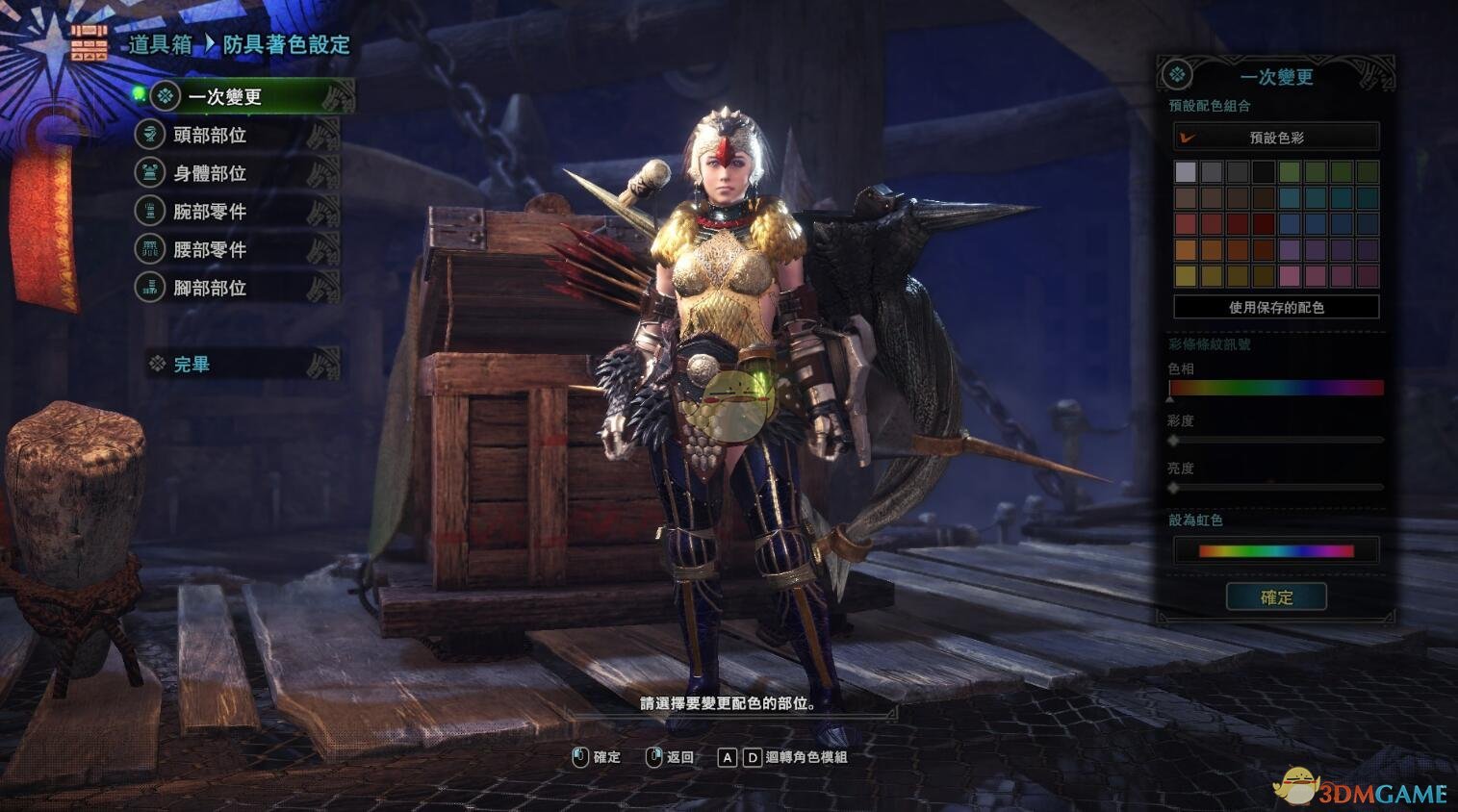Confirm with the 確定 button in color panel
Screen dimensions: 1458x812
click(x=1276, y=597)
